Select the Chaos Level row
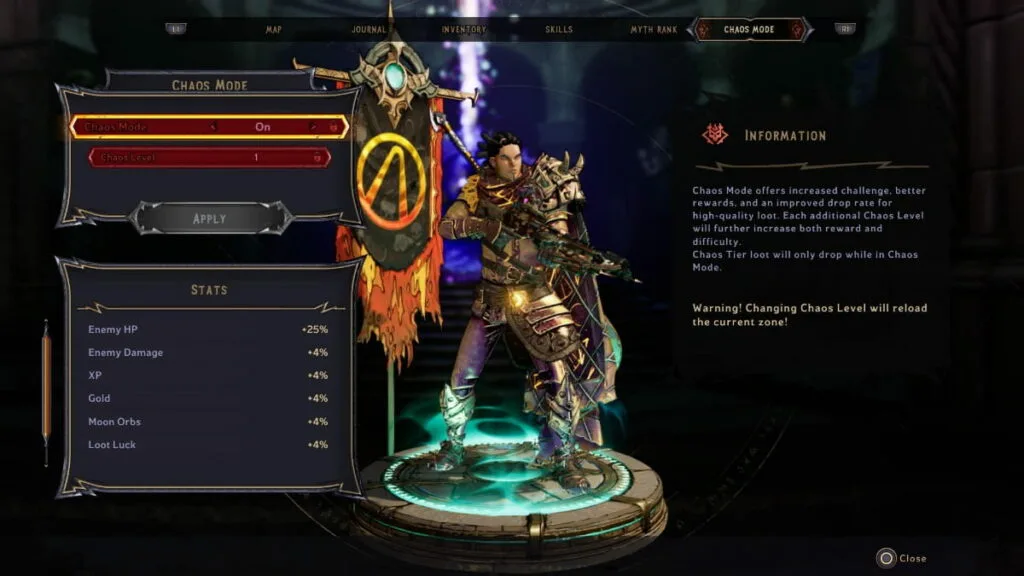The width and height of the screenshot is (1024, 576). point(209,157)
